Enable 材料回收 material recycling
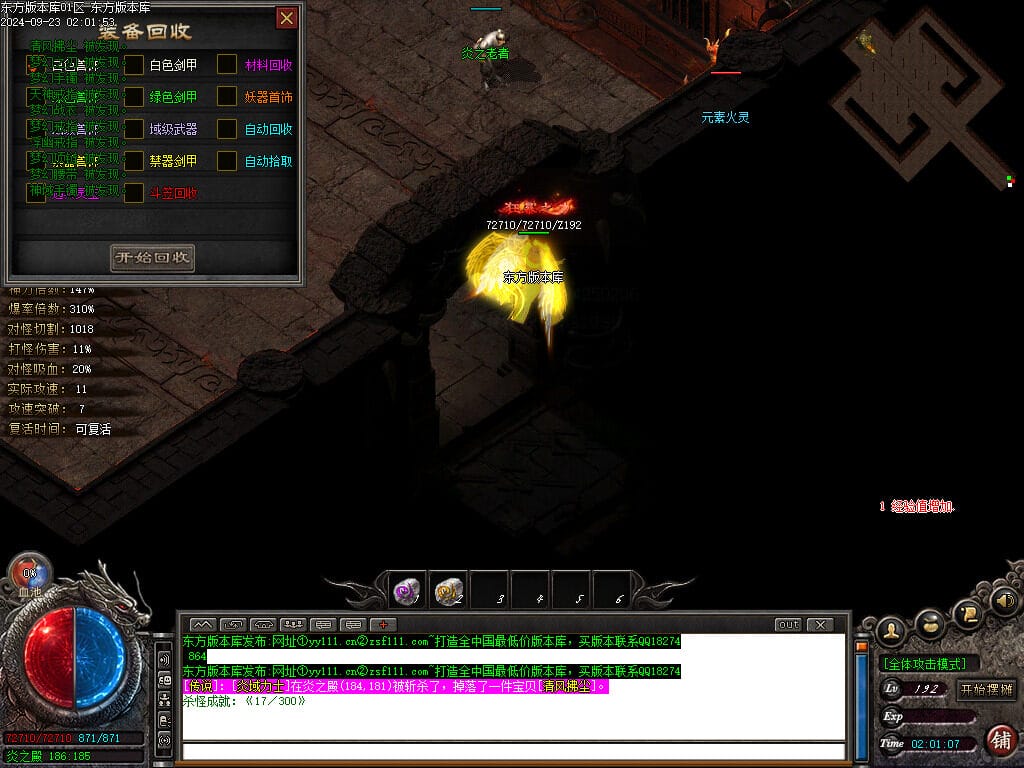 point(228,65)
